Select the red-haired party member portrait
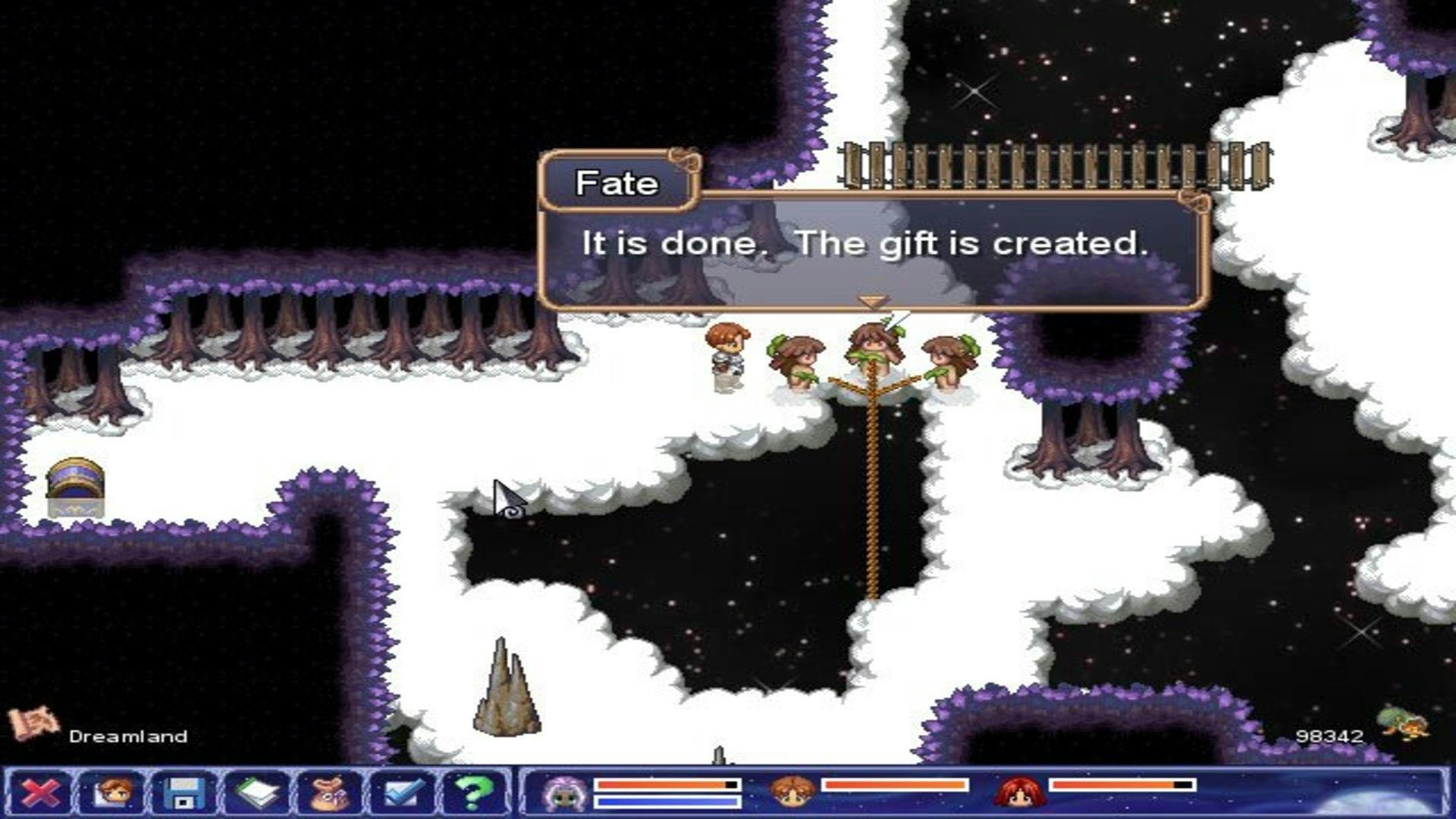The image size is (1456, 819). pyautogui.click(x=1024, y=792)
